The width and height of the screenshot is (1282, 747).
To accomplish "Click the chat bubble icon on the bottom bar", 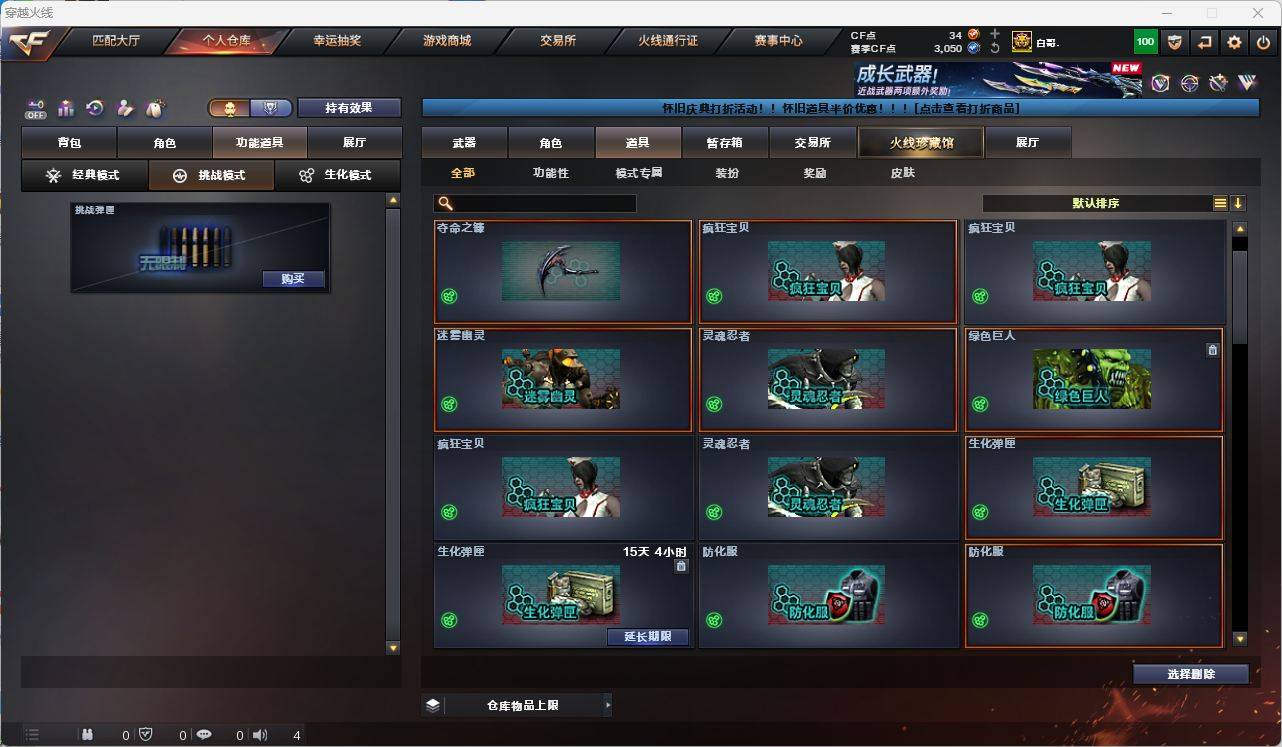I will click(x=204, y=734).
